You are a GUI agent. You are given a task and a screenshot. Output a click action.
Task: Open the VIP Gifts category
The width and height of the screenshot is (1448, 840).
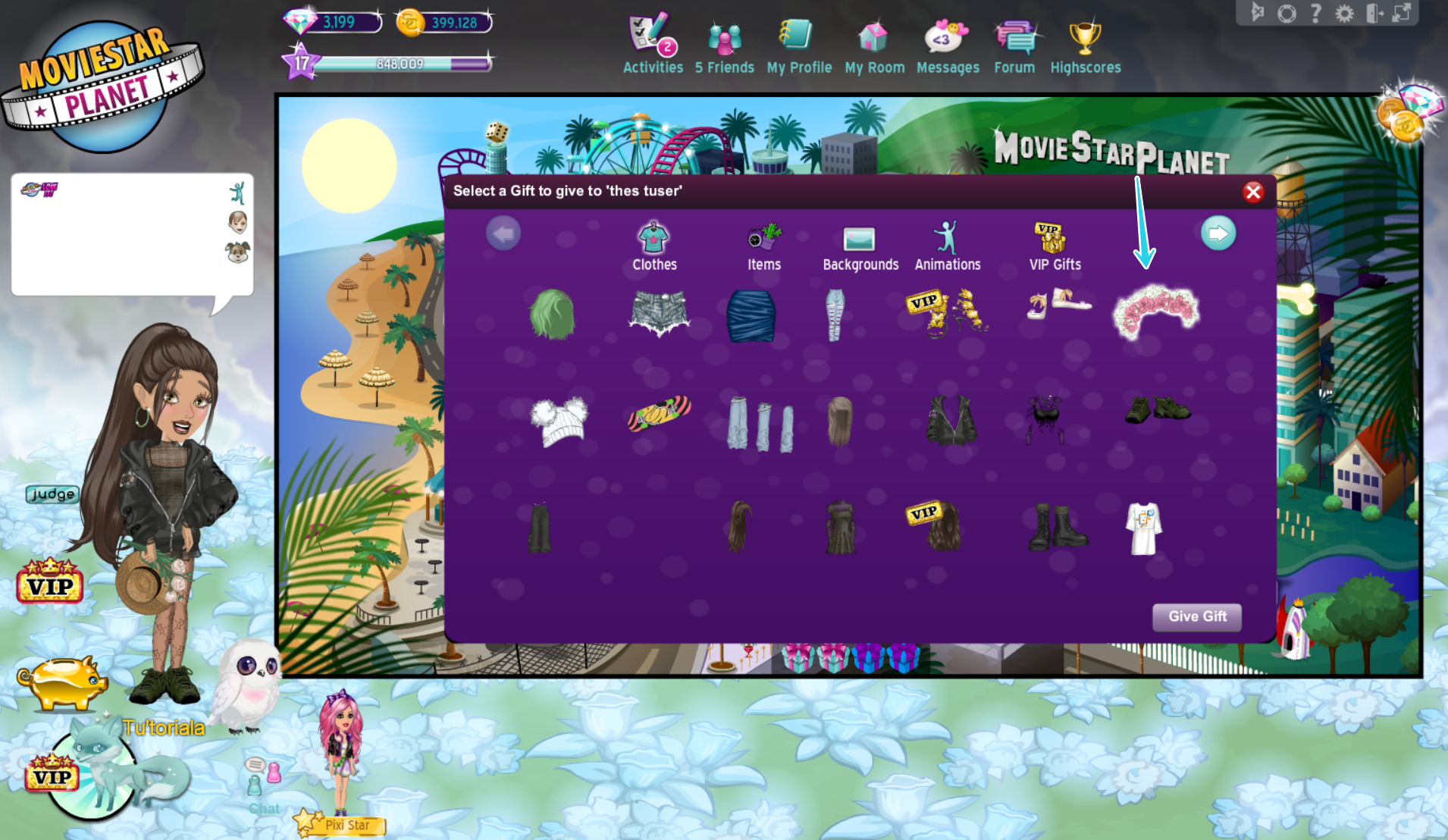coord(1054,243)
